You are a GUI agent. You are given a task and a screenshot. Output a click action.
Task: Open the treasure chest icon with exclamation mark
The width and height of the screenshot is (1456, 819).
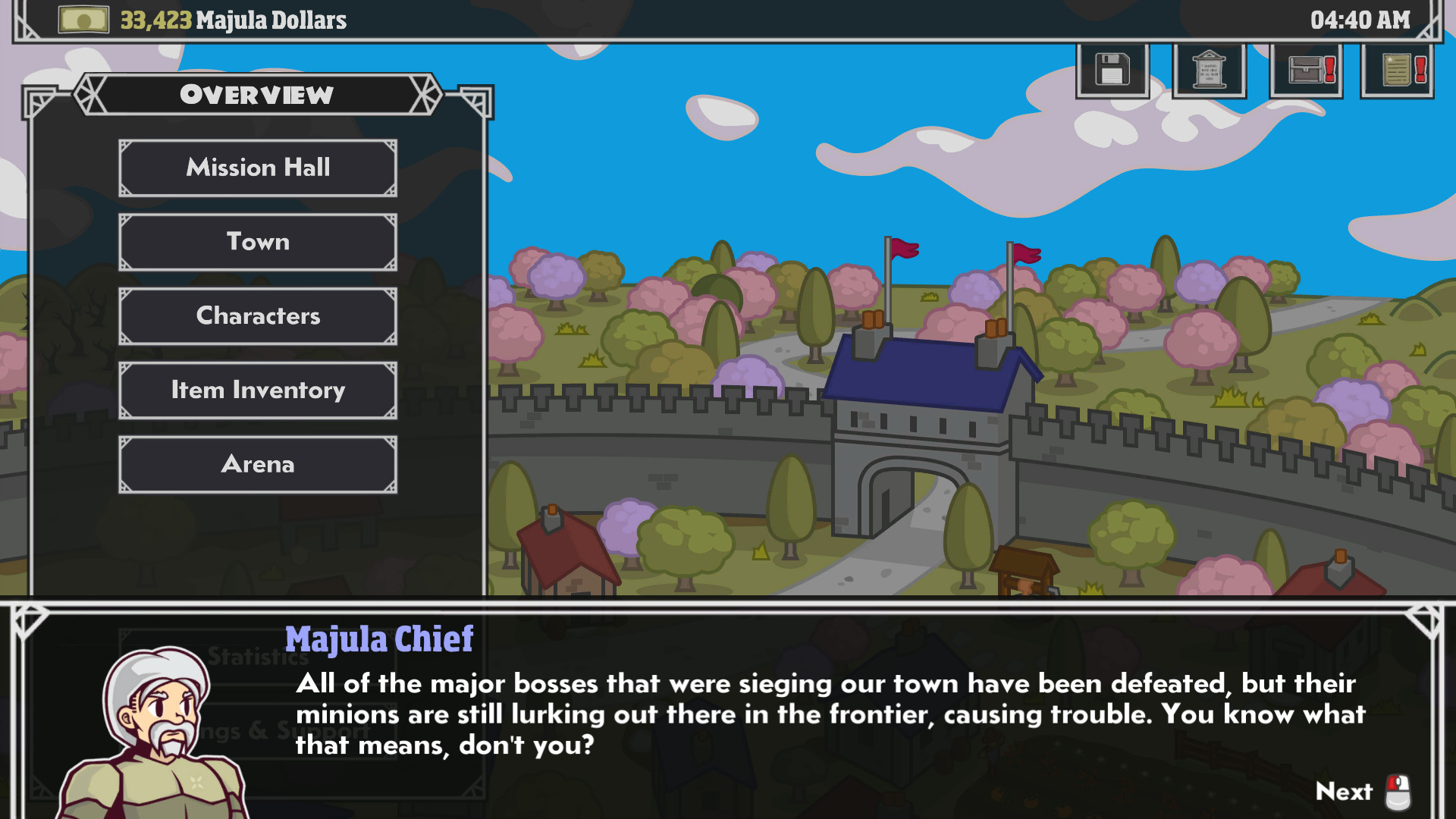coord(1304,70)
